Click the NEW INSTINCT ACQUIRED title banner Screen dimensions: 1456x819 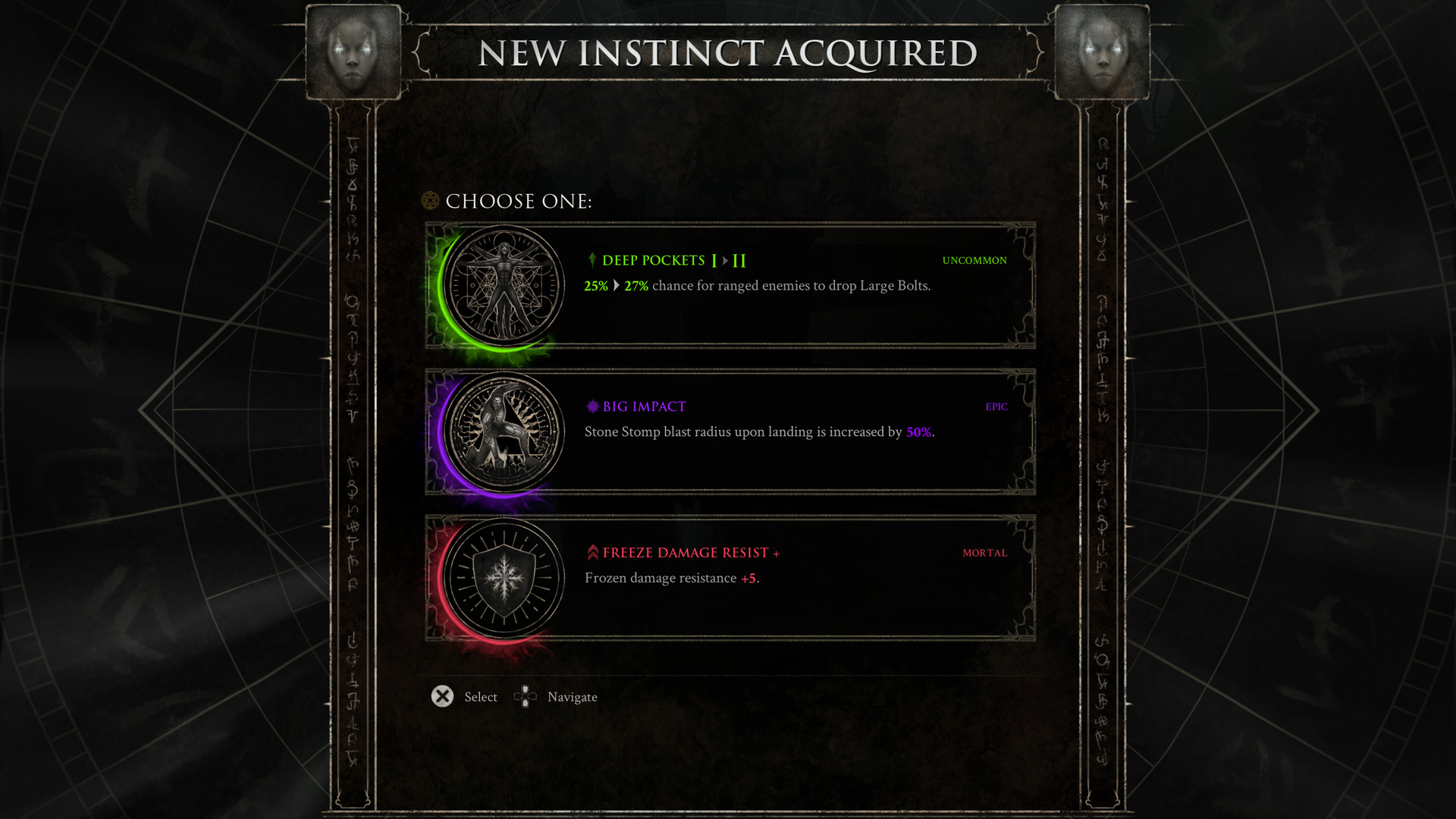point(728,53)
